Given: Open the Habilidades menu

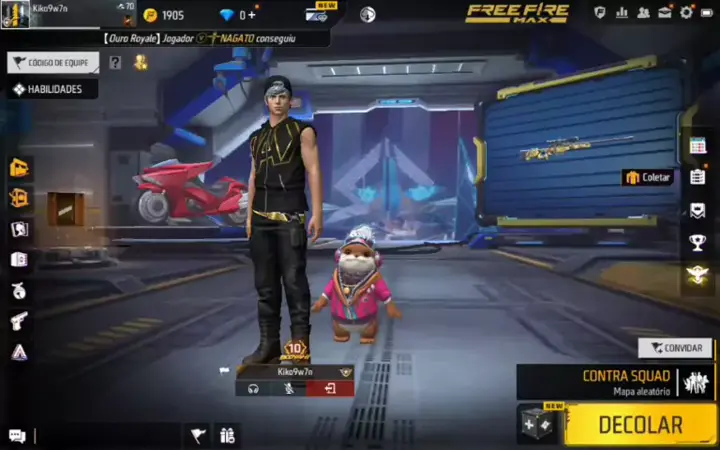Looking at the screenshot, I should pos(54,89).
